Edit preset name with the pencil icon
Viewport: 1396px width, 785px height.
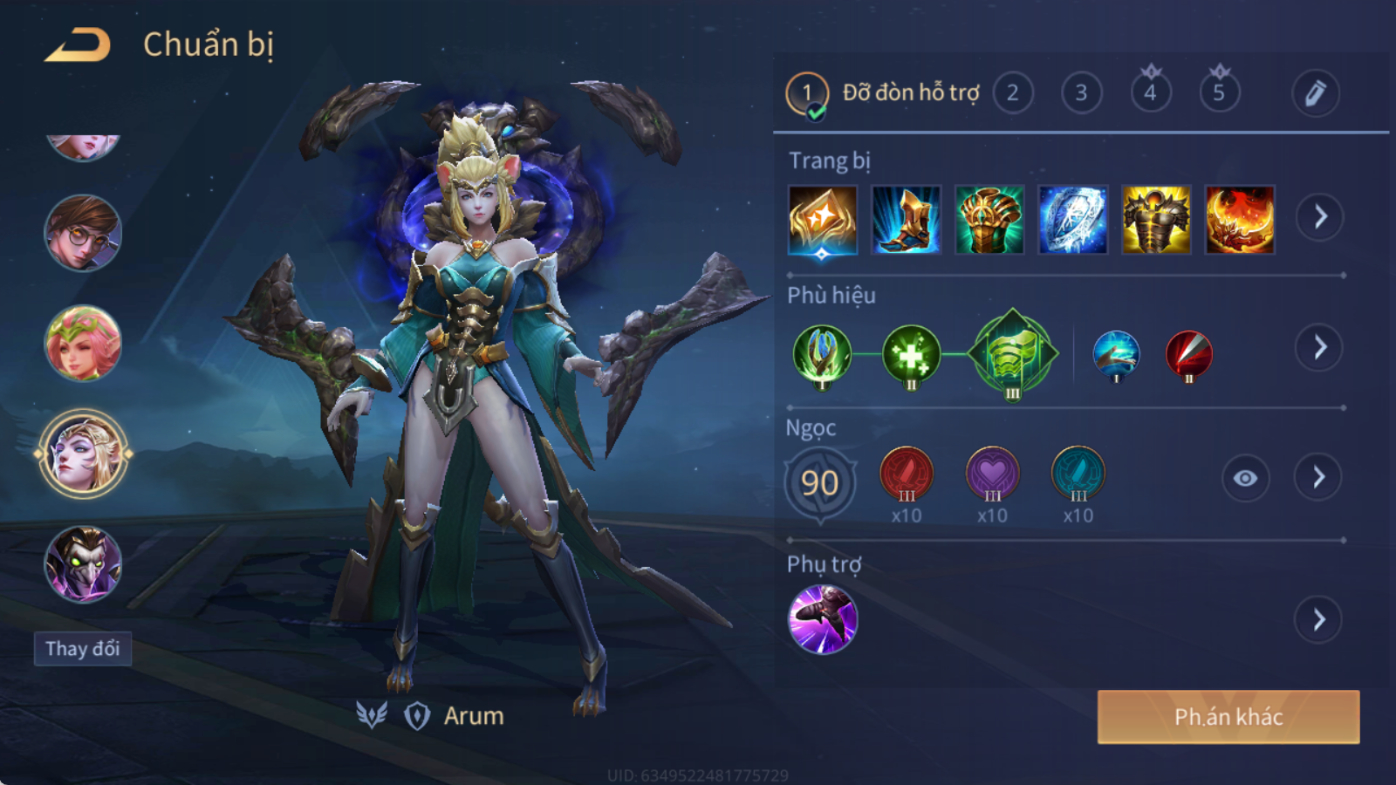pos(1315,94)
